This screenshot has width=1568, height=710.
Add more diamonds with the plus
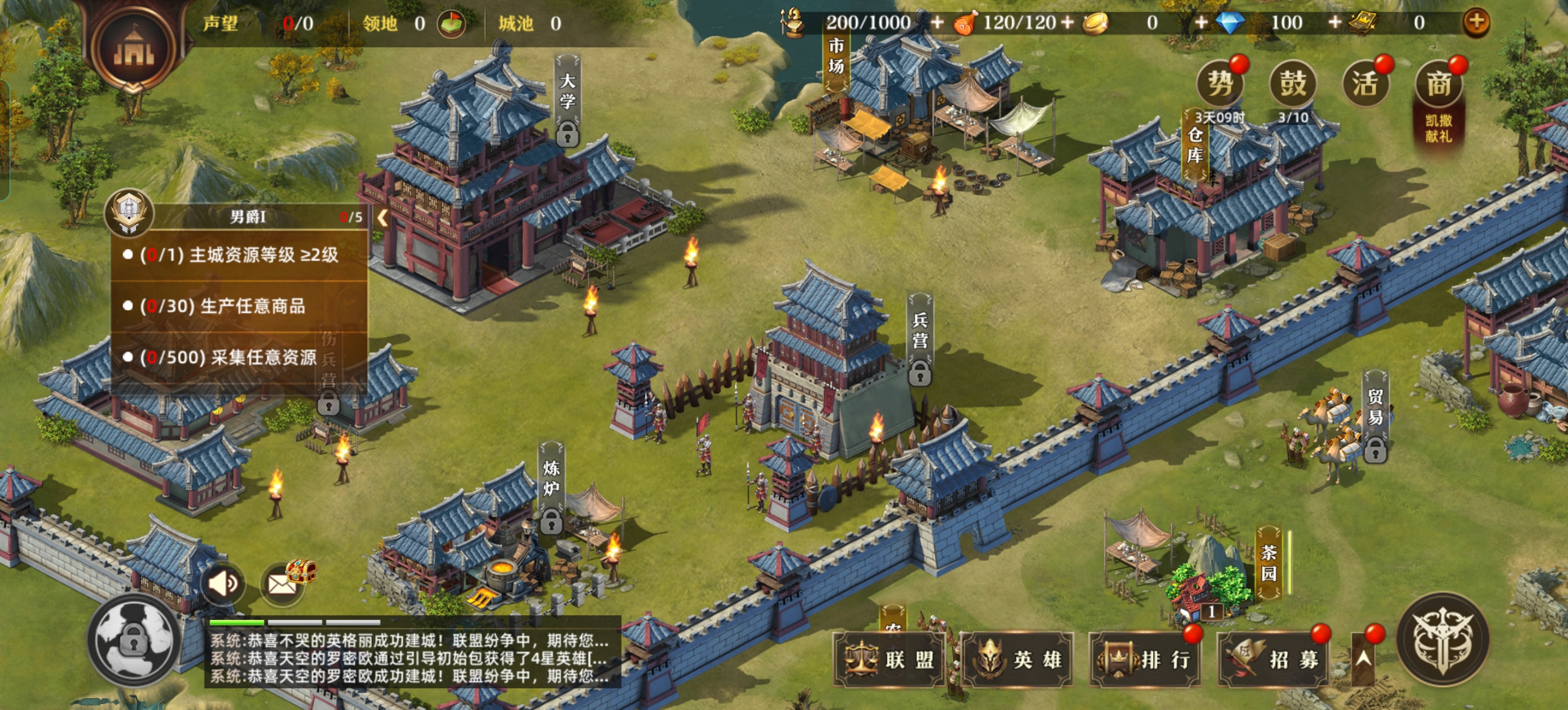(1335, 22)
